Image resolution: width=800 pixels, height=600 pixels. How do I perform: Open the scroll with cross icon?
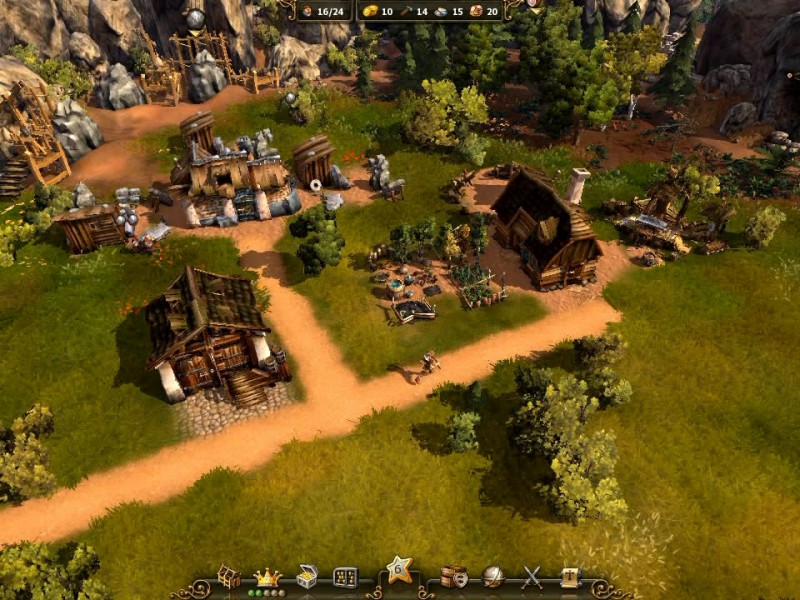(569, 577)
